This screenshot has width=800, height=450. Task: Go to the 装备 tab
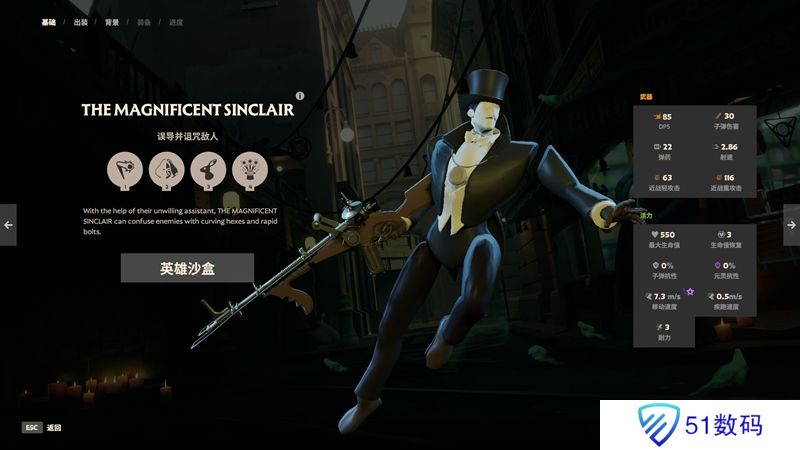(x=144, y=22)
